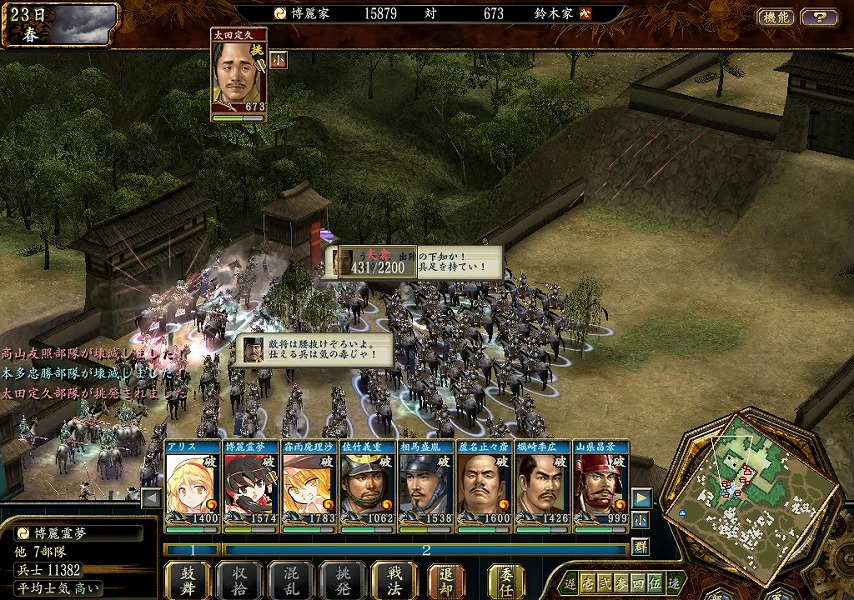Trigger the 混乱 confusion command
Viewport: 854px width, 600px height.
click(x=291, y=580)
